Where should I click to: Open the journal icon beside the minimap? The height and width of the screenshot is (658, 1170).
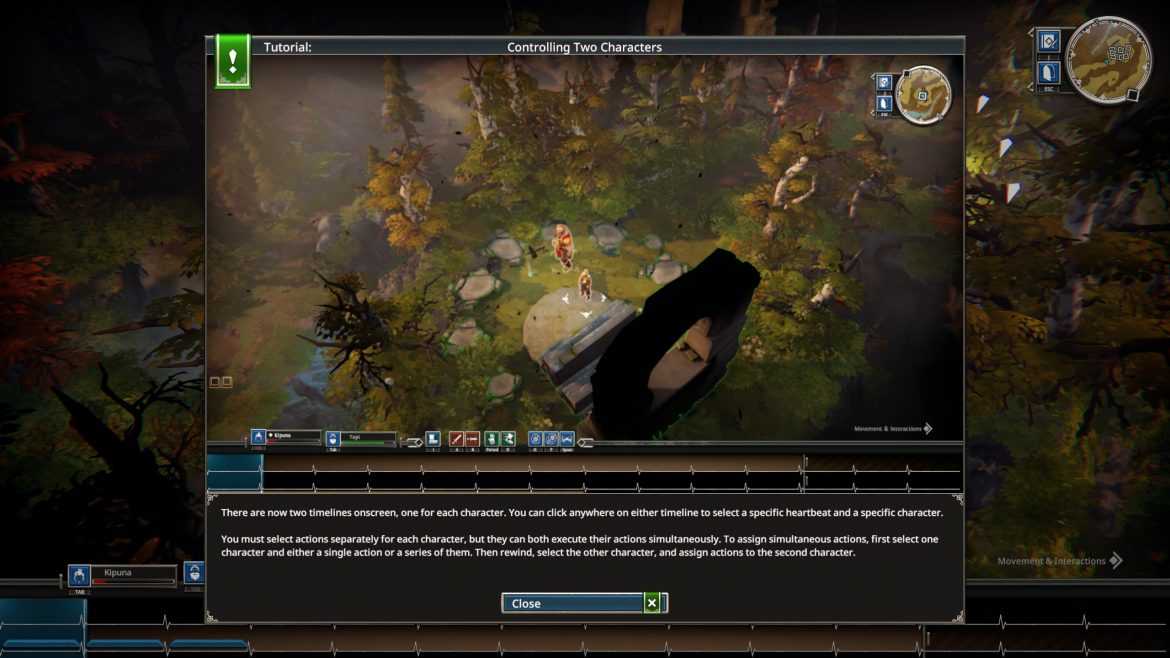point(1048,41)
